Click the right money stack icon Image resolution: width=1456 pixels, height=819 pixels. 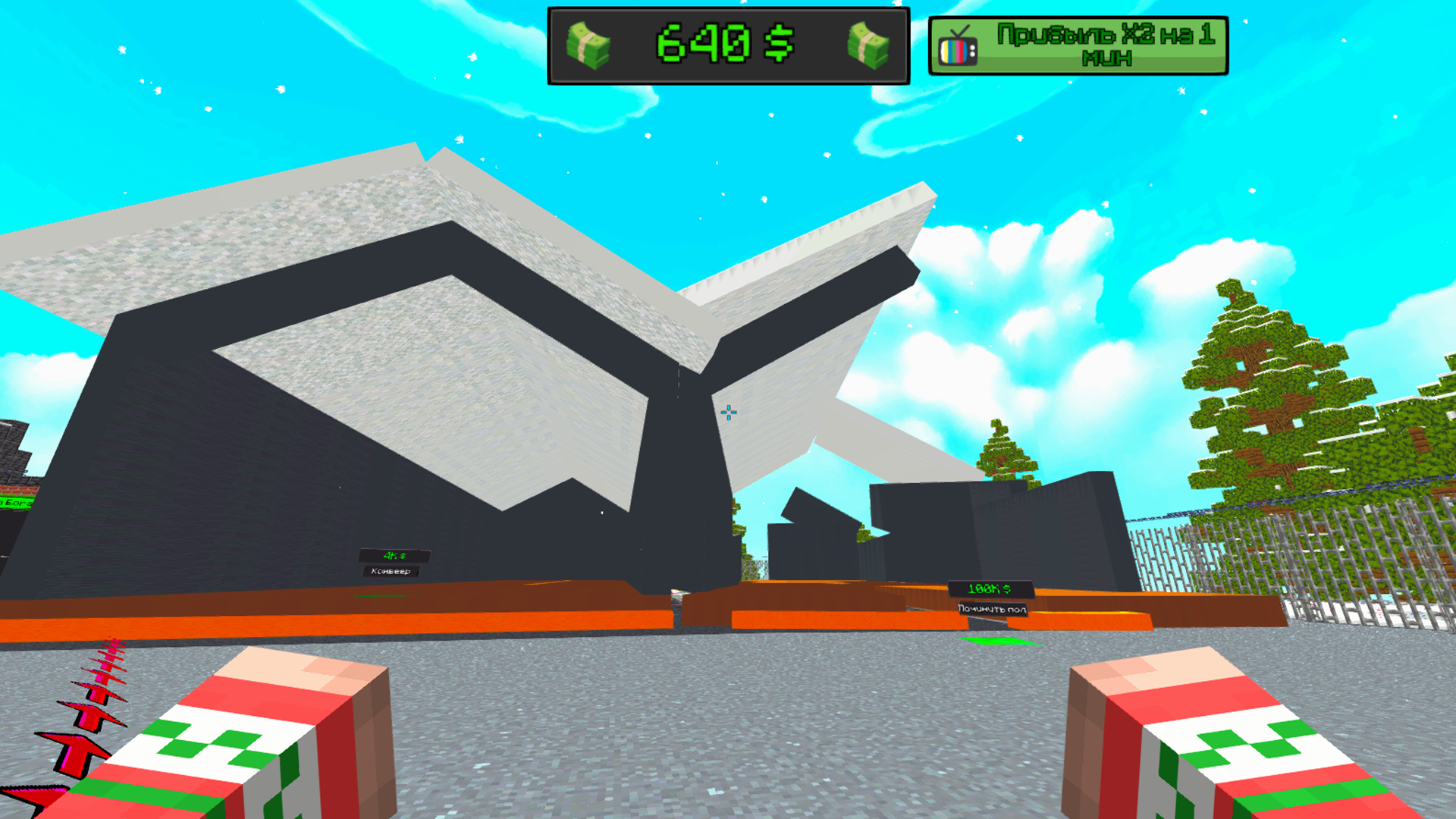point(867,44)
